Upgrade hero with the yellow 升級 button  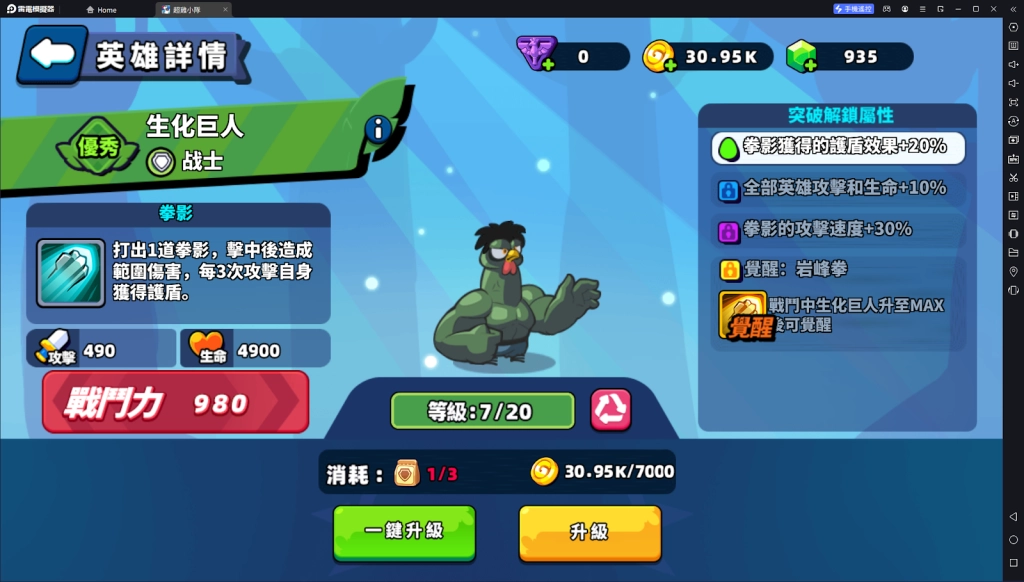pyautogui.click(x=589, y=532)
